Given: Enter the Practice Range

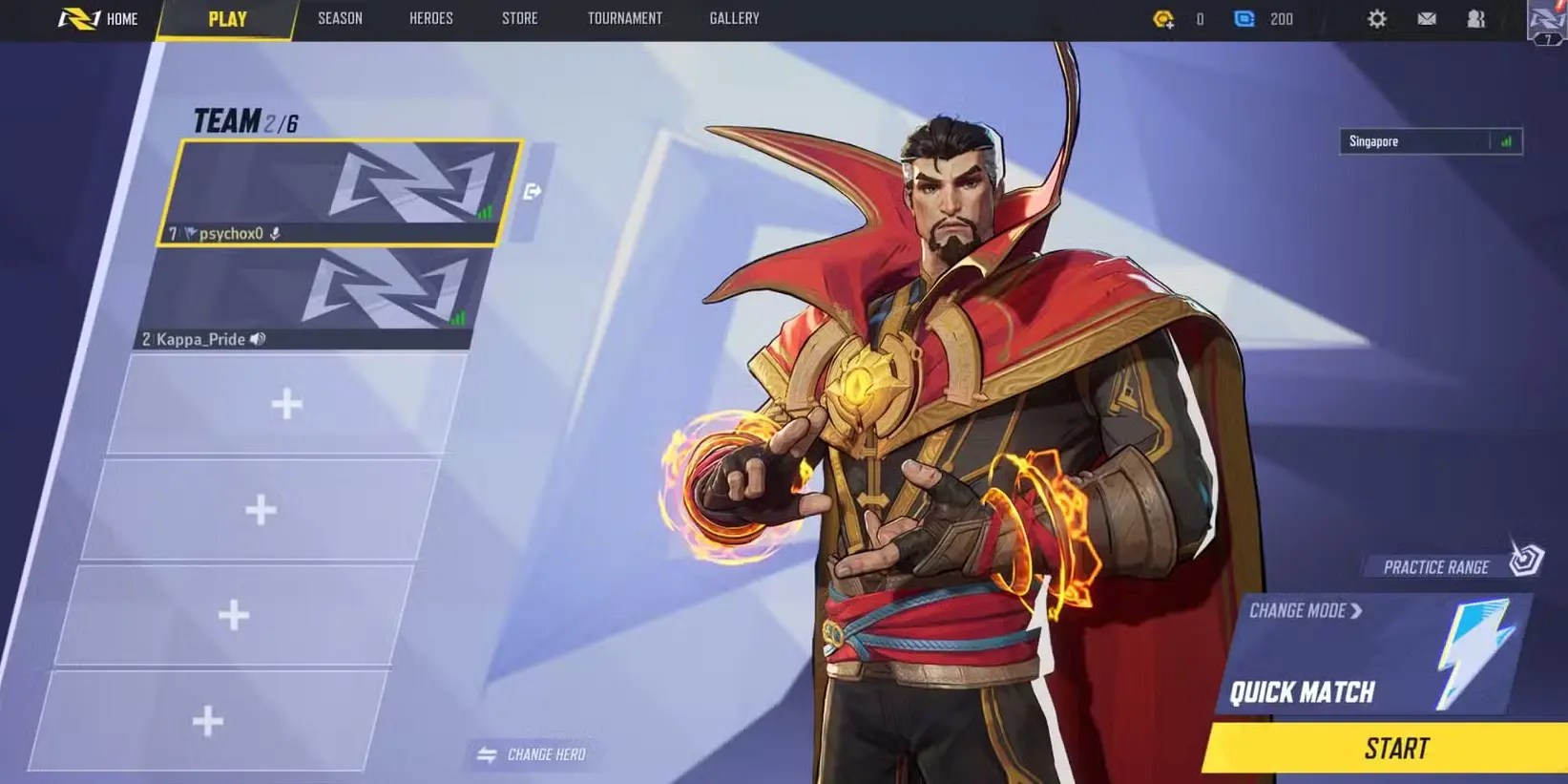Looking at the screenshot, I should pos(1451,565).
